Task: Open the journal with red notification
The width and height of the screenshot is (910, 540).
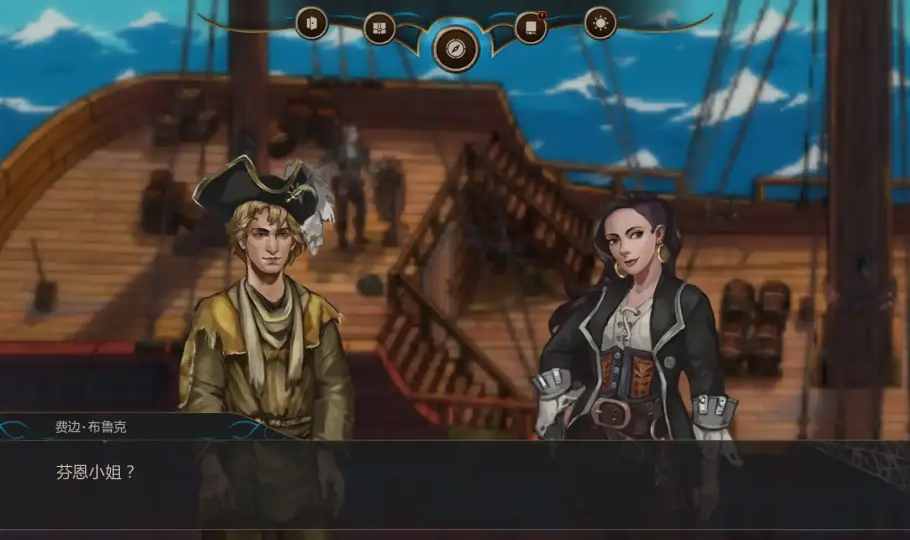Action: point(531,28)
